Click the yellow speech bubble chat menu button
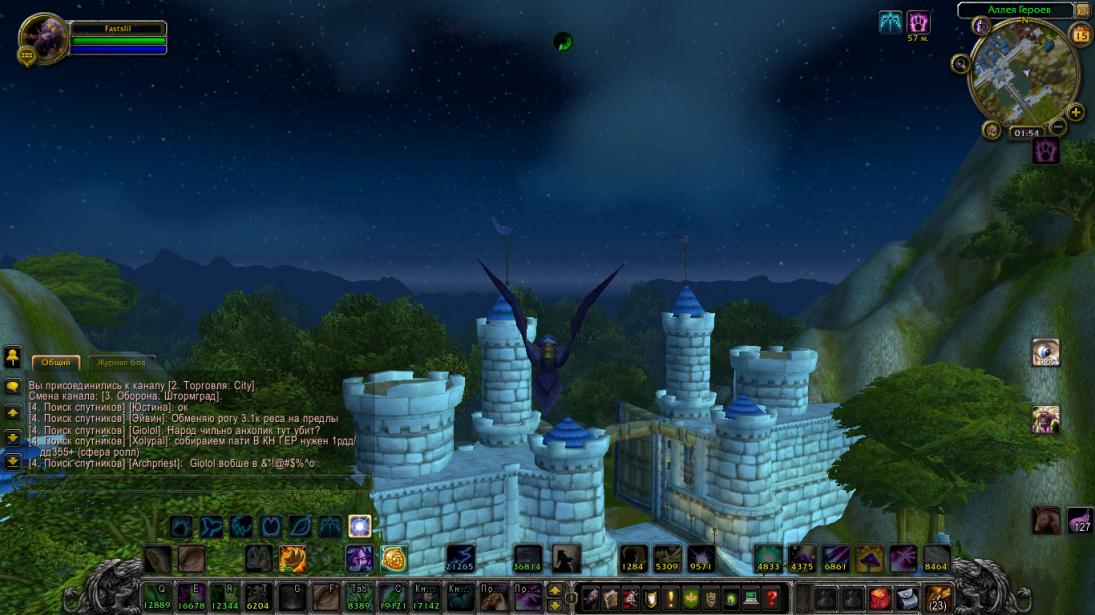This screenshot has width=1095, height=615. click(13, 386)
